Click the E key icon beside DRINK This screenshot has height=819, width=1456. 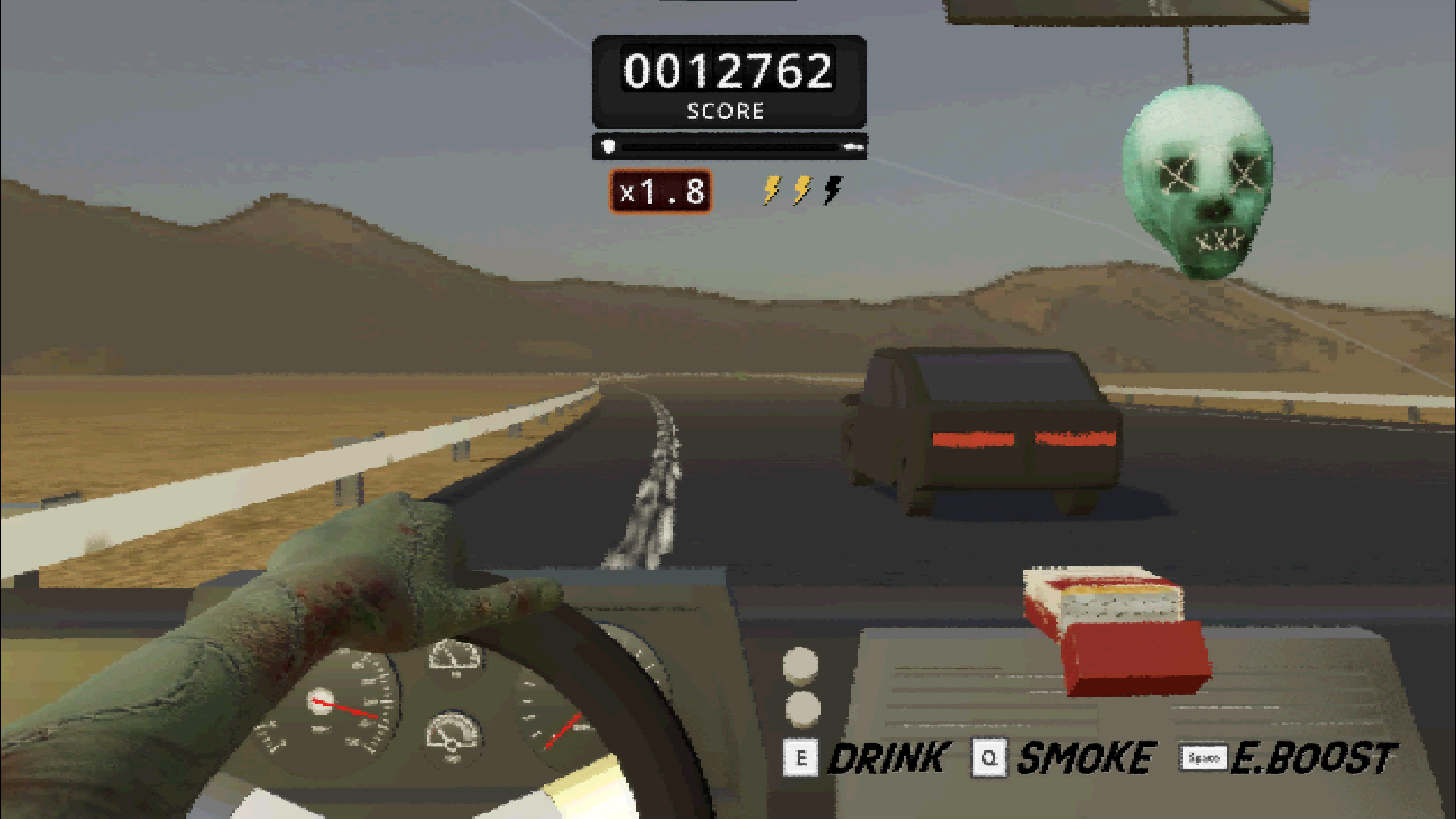click(802, 757)
